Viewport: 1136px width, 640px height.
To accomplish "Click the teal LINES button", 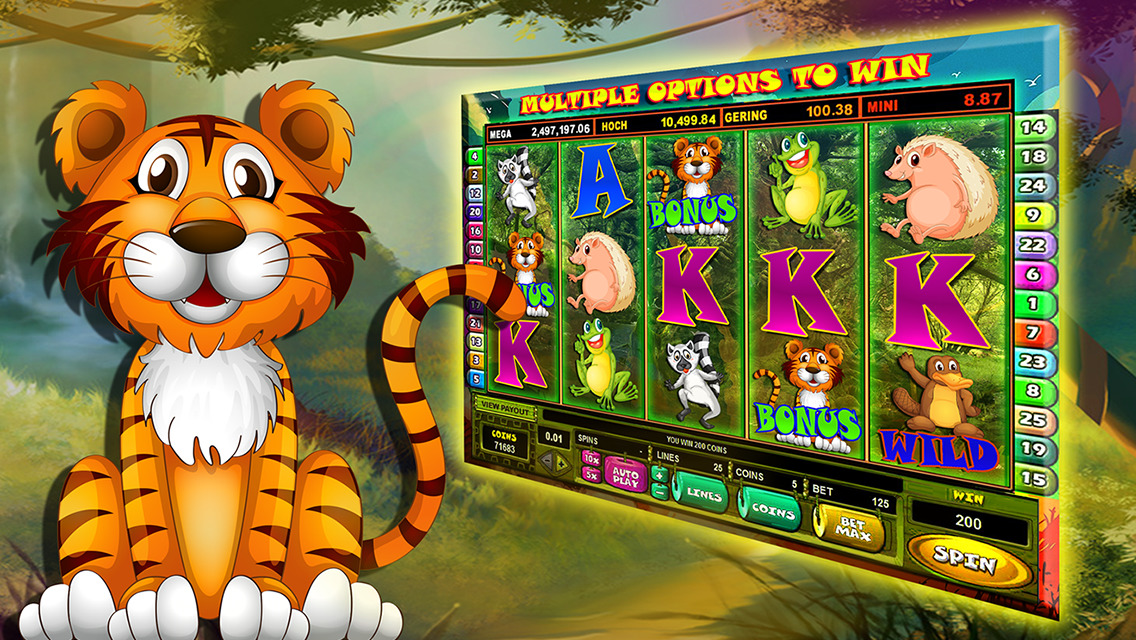I will click(704, 496).
